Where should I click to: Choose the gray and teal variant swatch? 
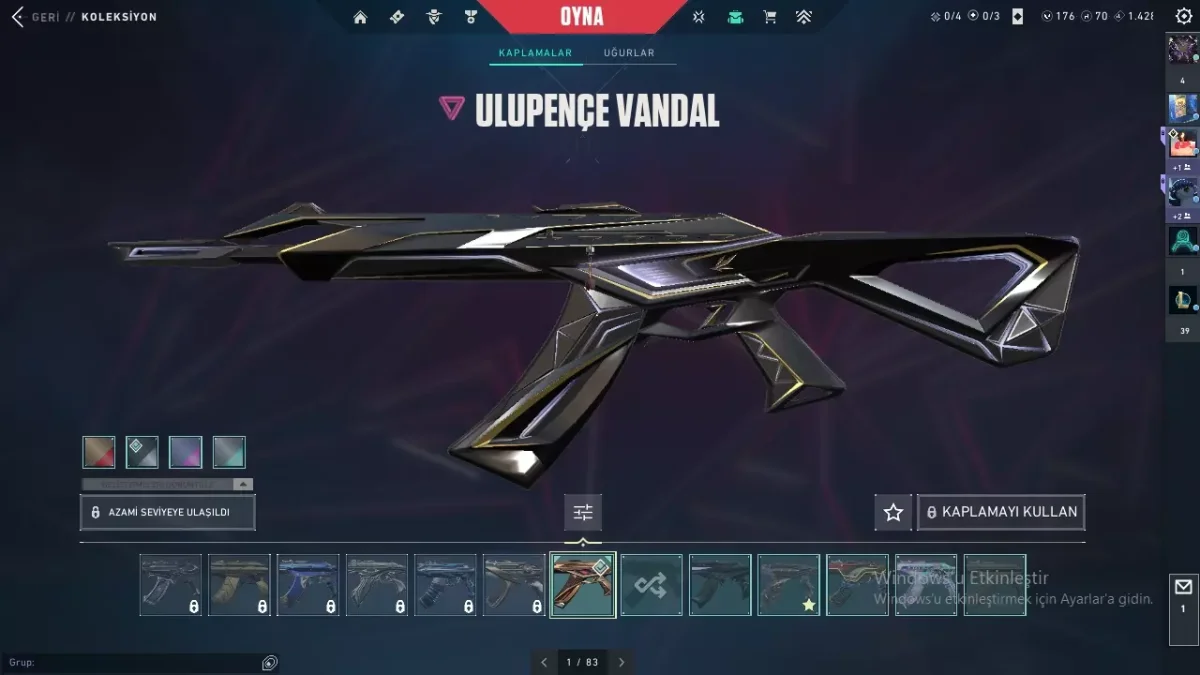point(229,452)
